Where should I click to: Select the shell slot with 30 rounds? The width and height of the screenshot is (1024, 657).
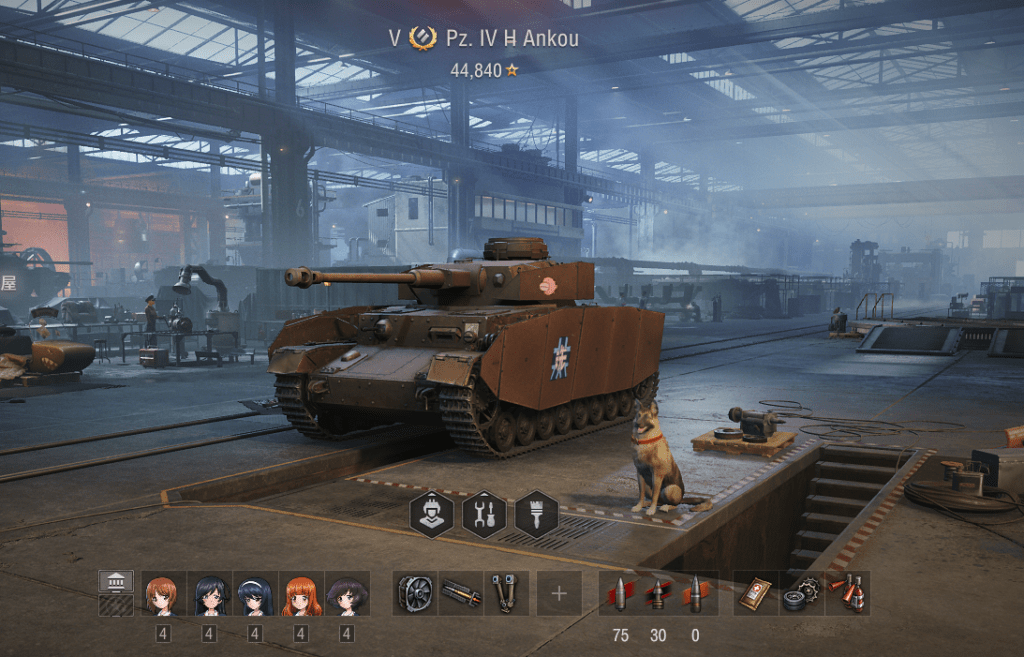[658, 593]
